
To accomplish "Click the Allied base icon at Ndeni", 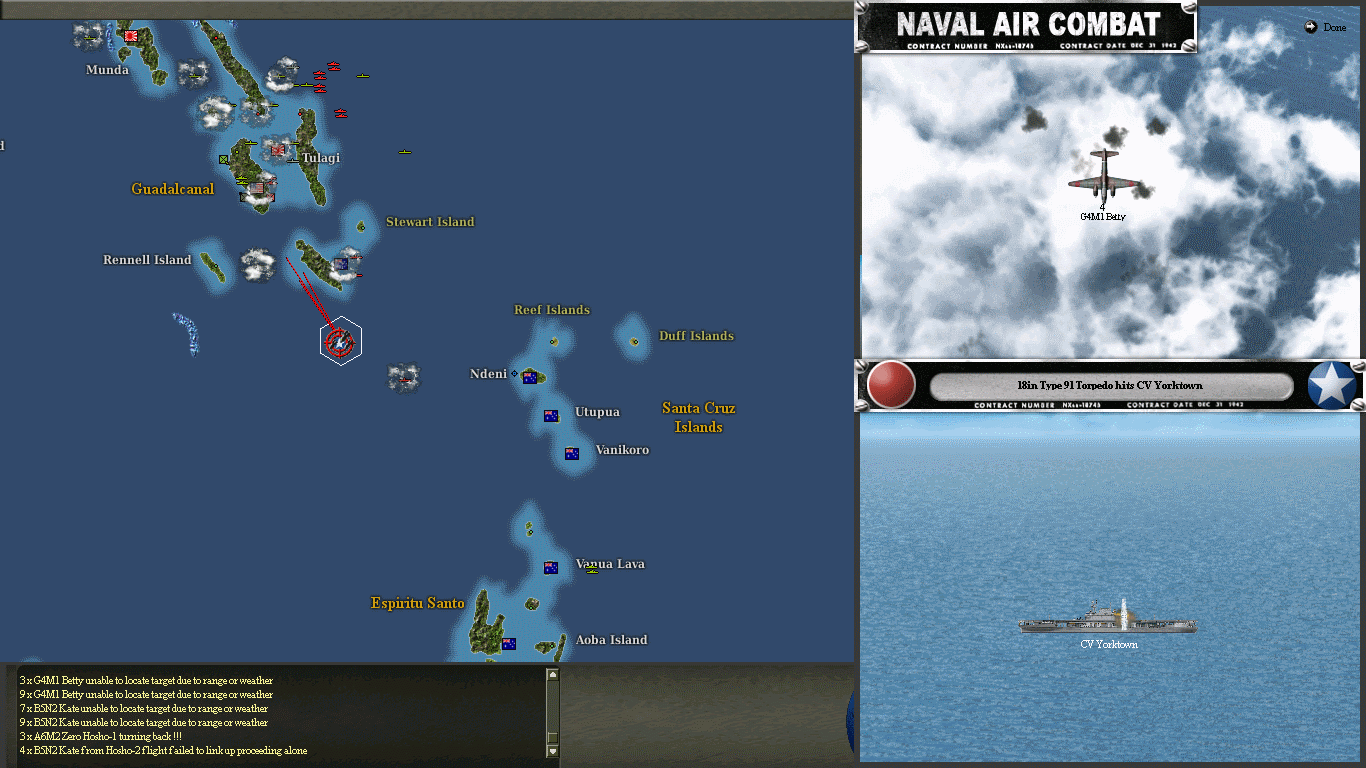I will coord(530,377).
